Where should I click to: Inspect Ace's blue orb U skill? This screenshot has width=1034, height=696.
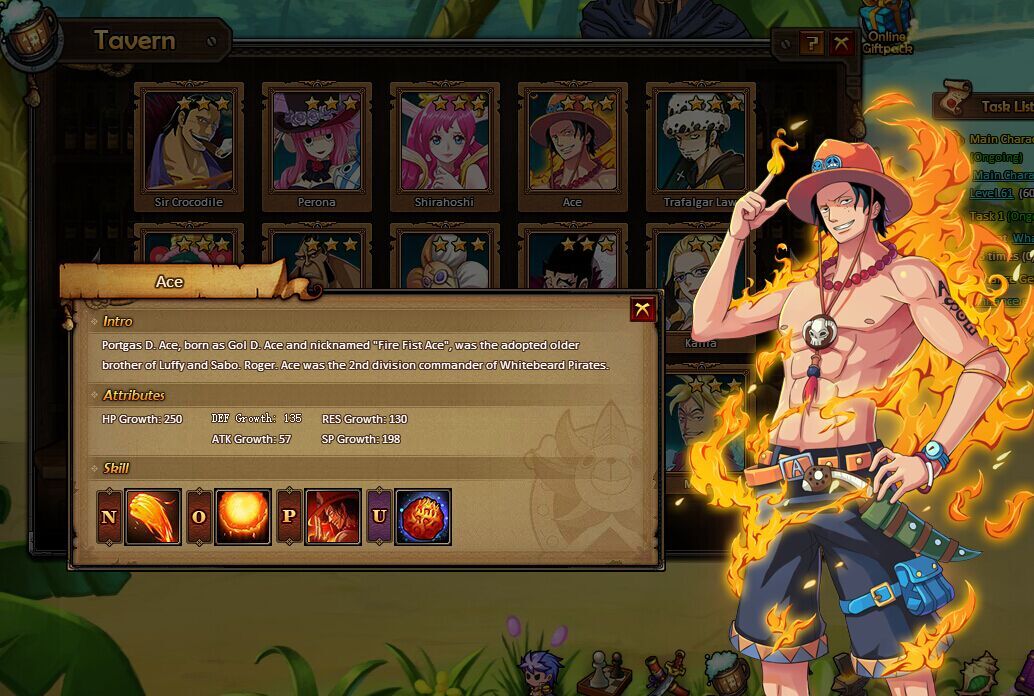click(423, 517)
